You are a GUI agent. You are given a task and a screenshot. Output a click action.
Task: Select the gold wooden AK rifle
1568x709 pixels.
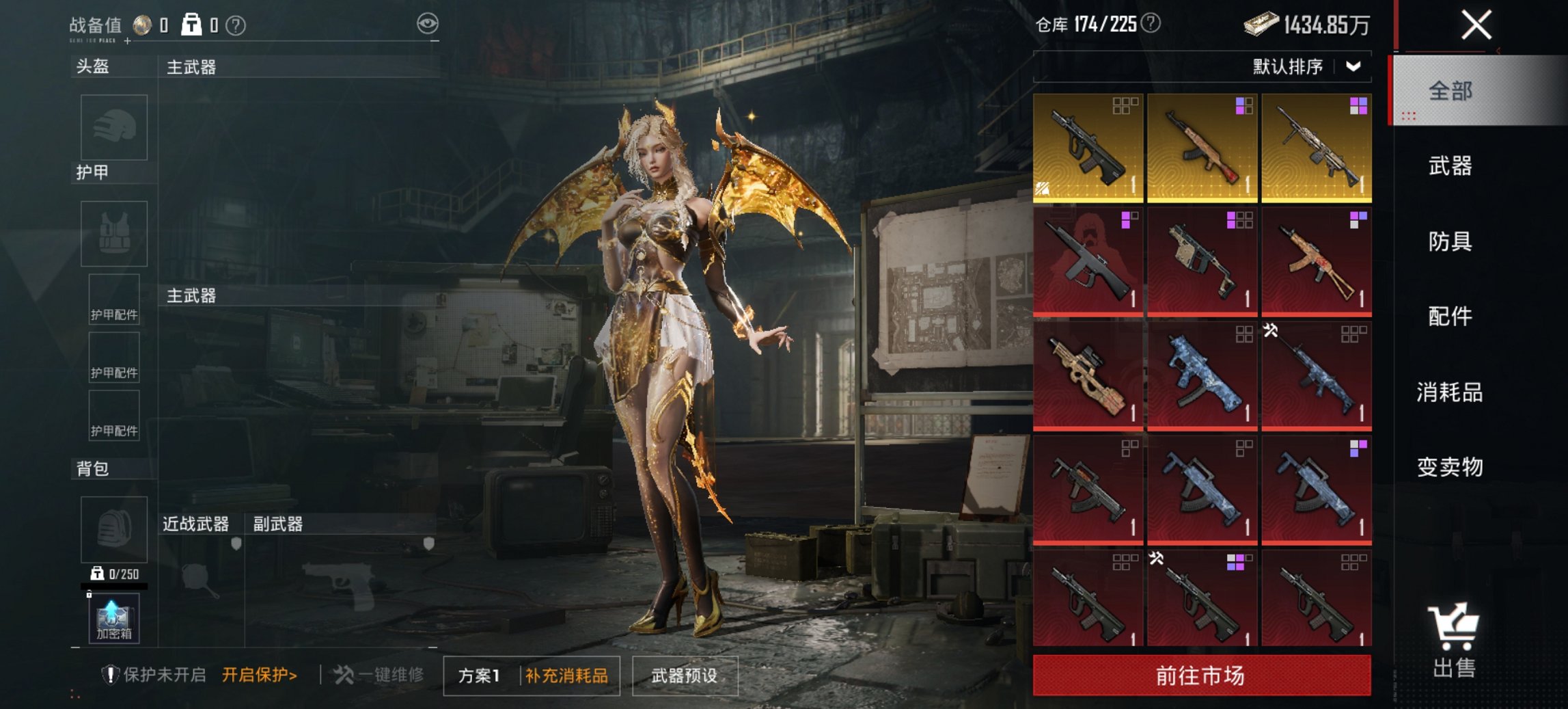pos(1202,148)
